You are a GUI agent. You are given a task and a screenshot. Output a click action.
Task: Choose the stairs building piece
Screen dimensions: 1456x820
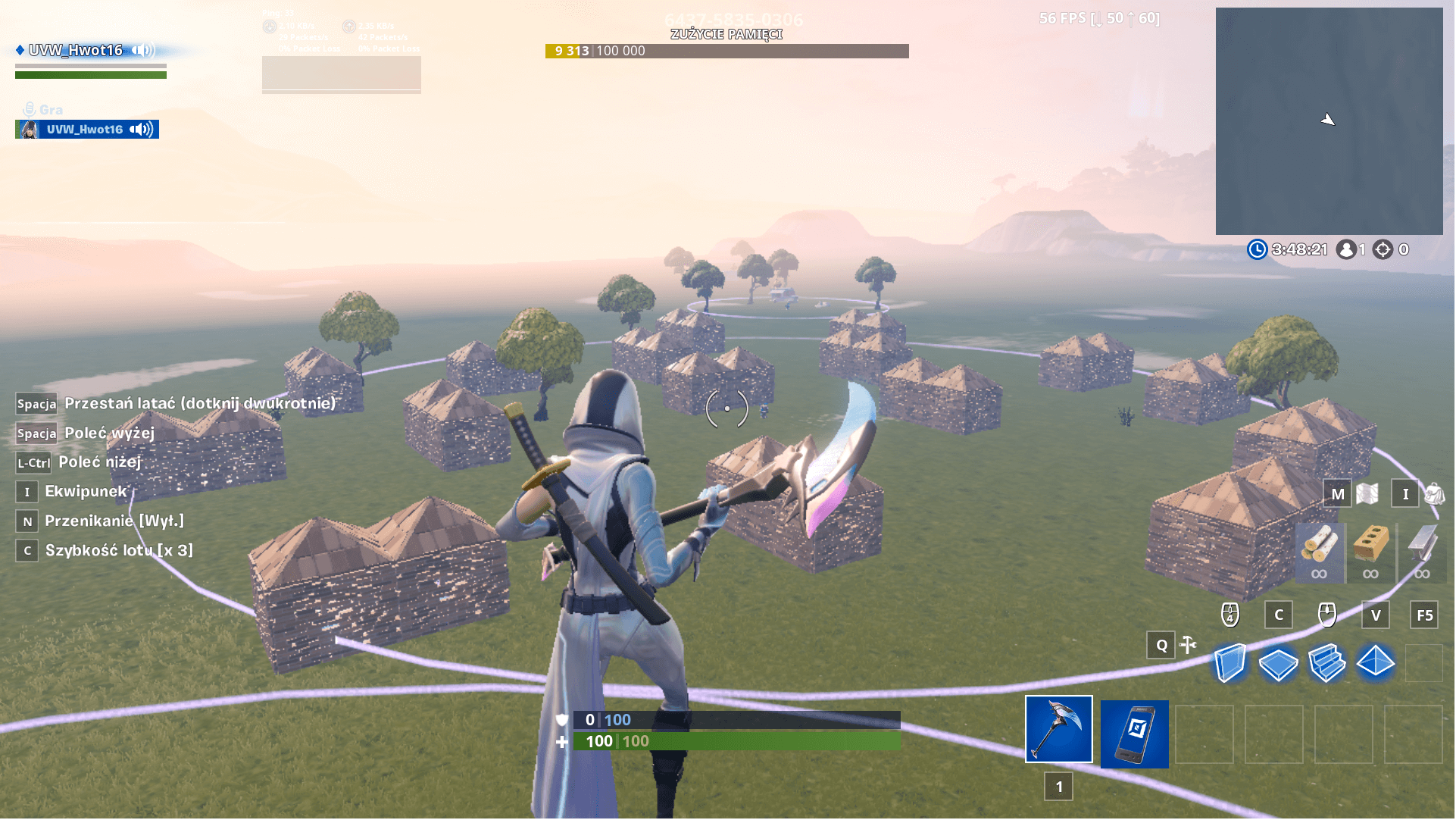tap(1326, 663)
